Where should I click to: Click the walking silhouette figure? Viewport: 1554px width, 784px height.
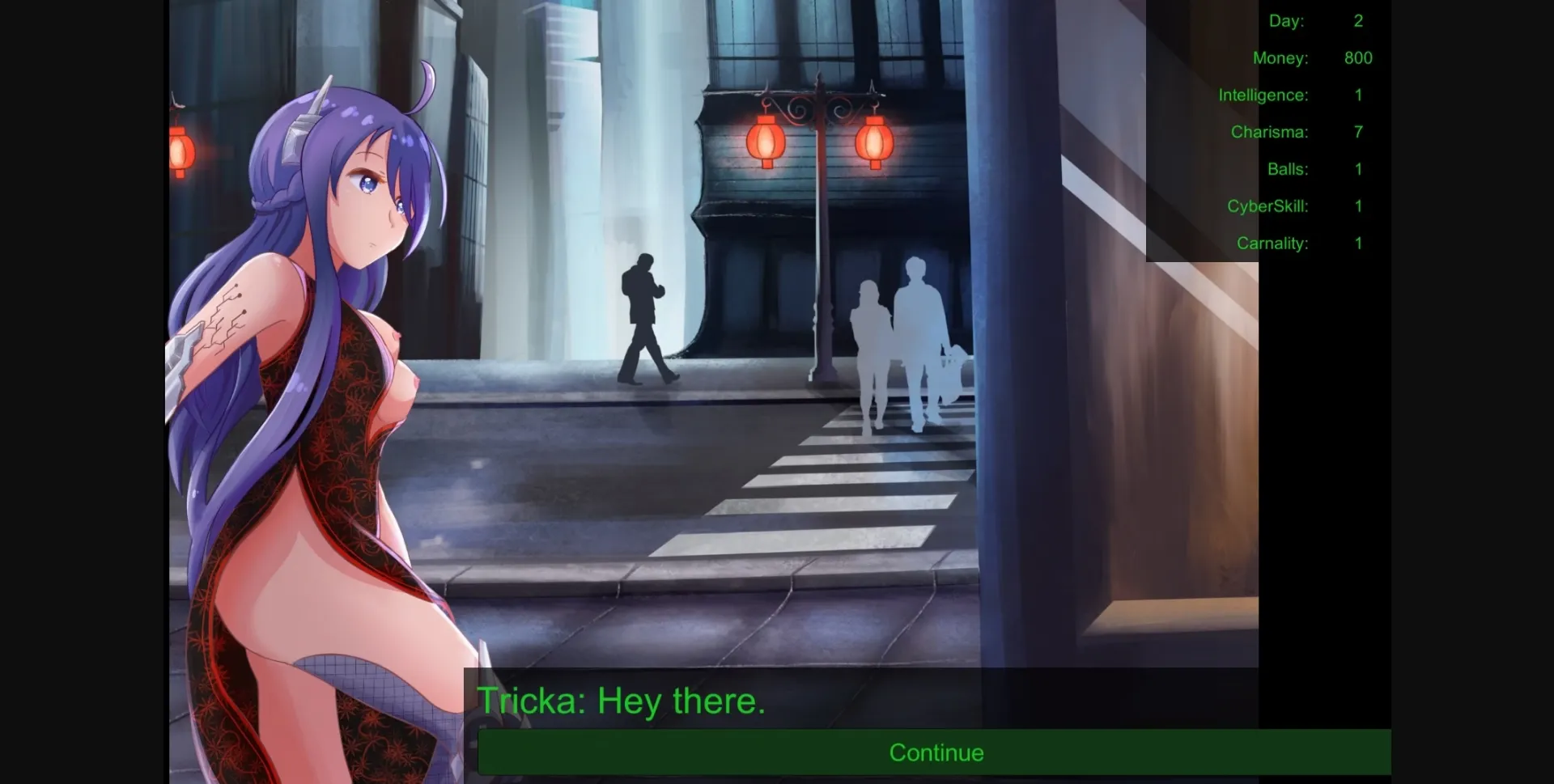(645, 316)
